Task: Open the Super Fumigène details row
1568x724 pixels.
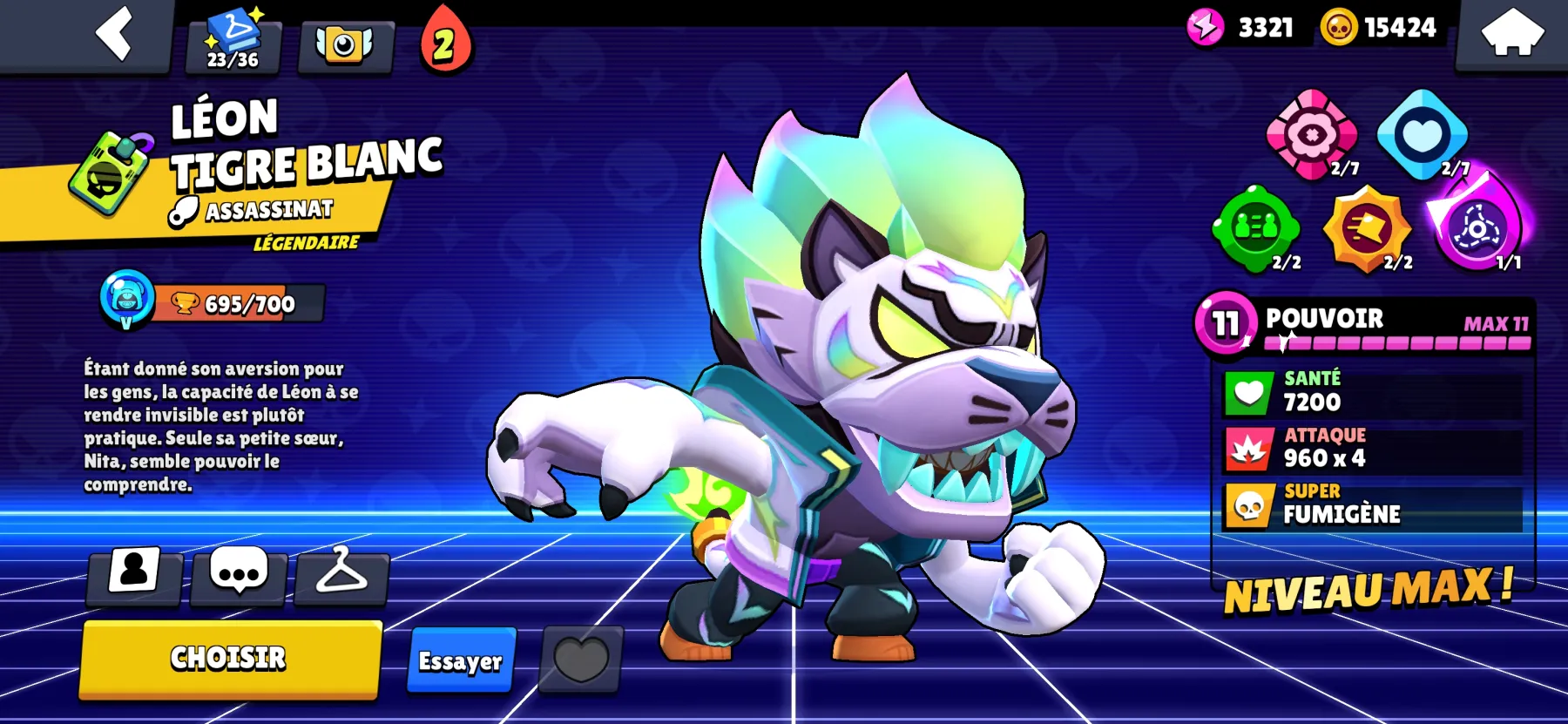Action: [1368, 506]
